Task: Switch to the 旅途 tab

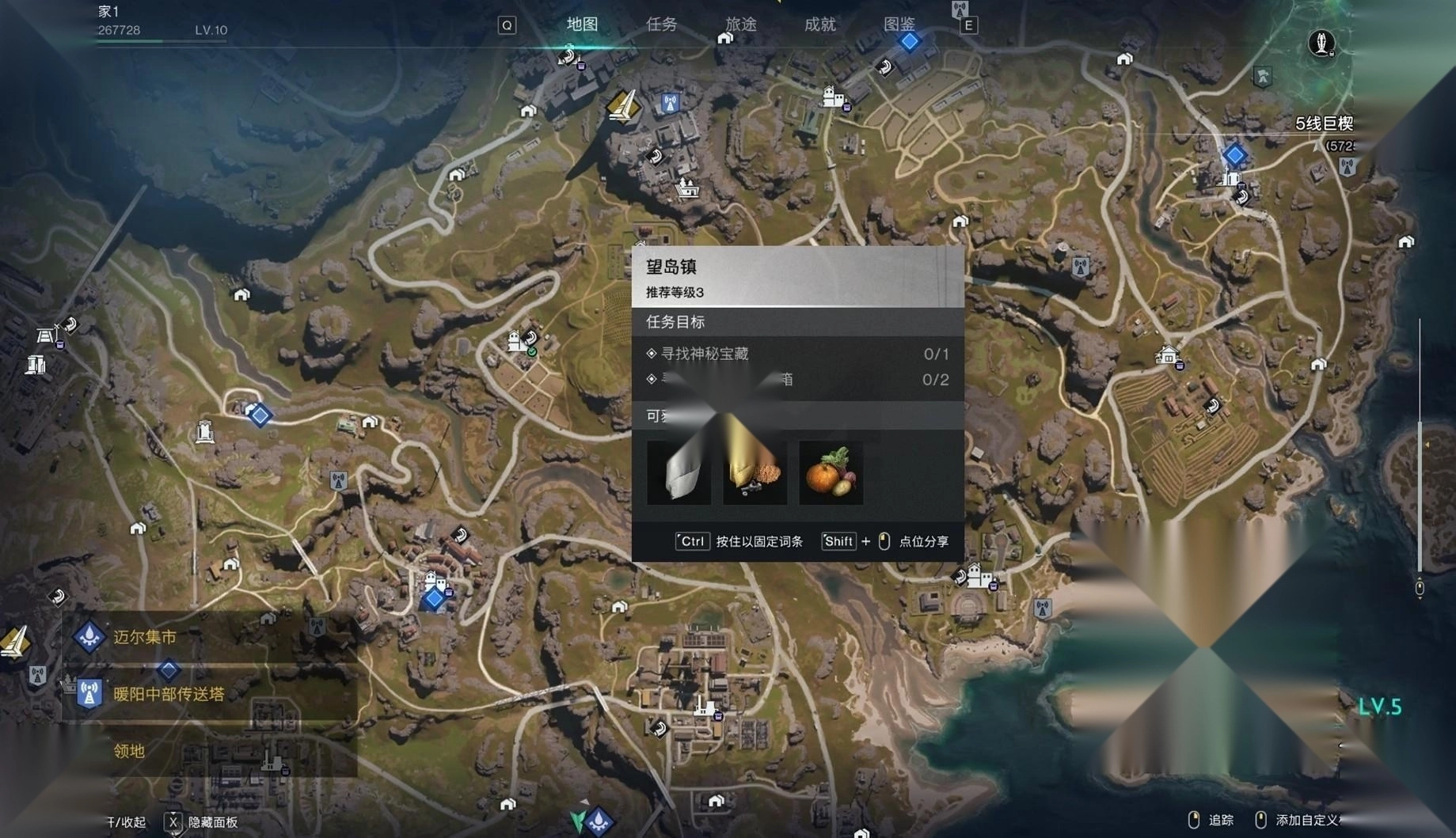Action: tap(741, 25)
